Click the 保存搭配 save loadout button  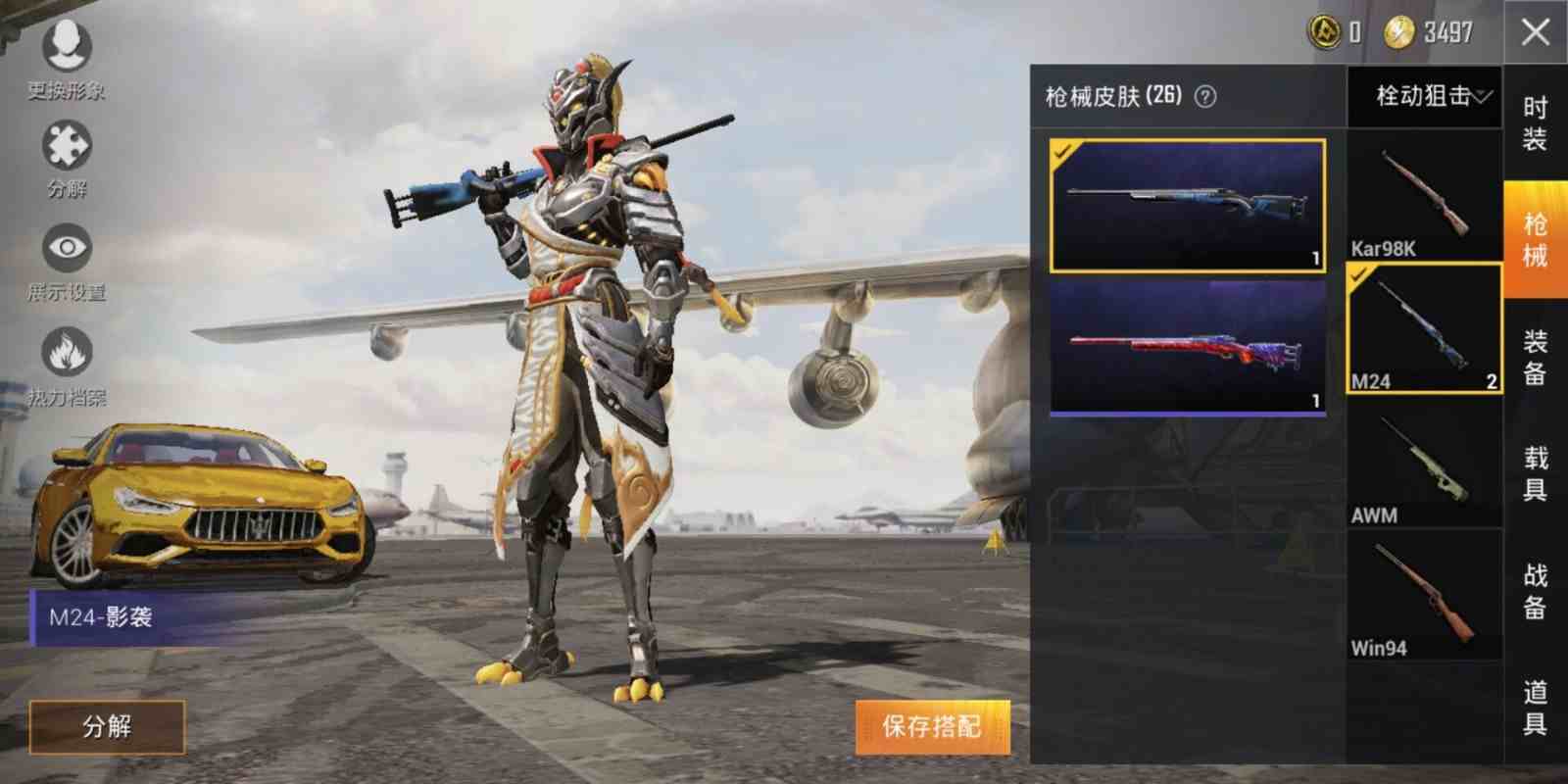click(933, 726)
